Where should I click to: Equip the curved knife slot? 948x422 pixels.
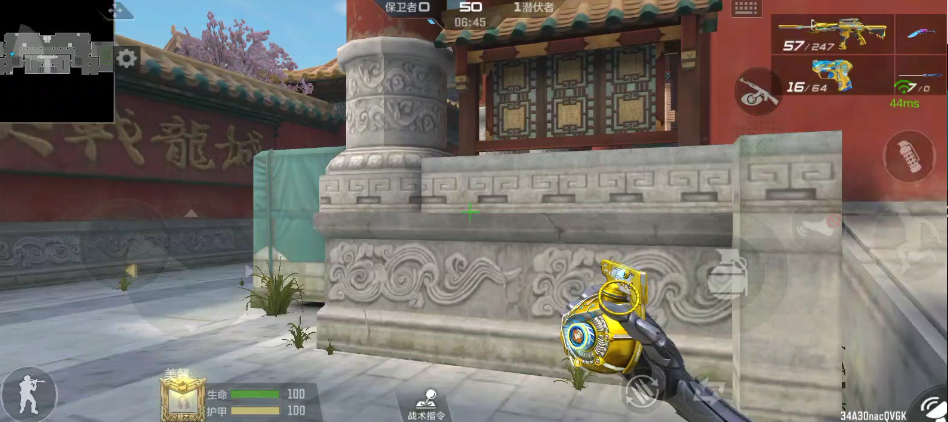[x=914, y=35]
